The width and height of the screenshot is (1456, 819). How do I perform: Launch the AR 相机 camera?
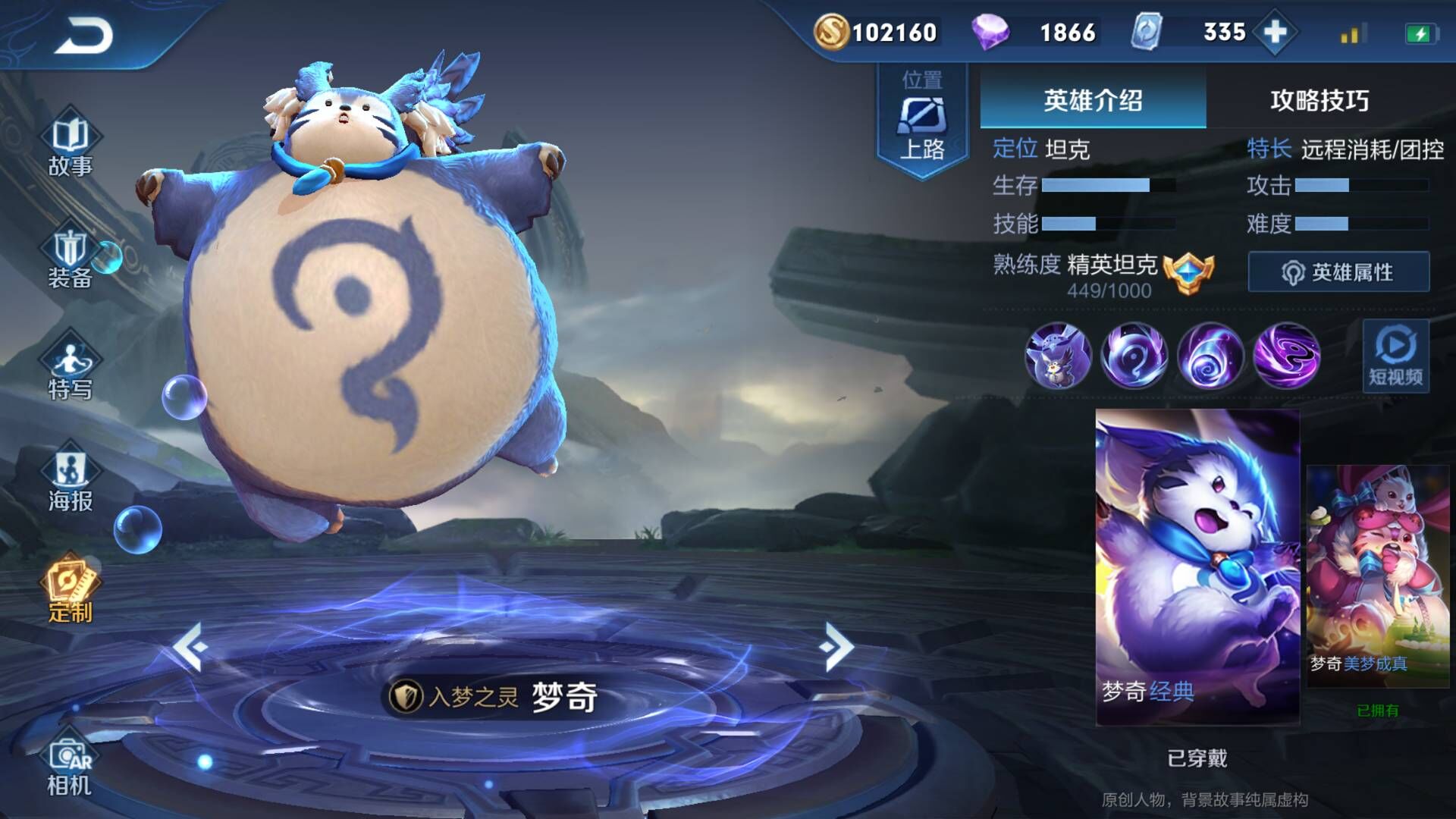(70, 766)
